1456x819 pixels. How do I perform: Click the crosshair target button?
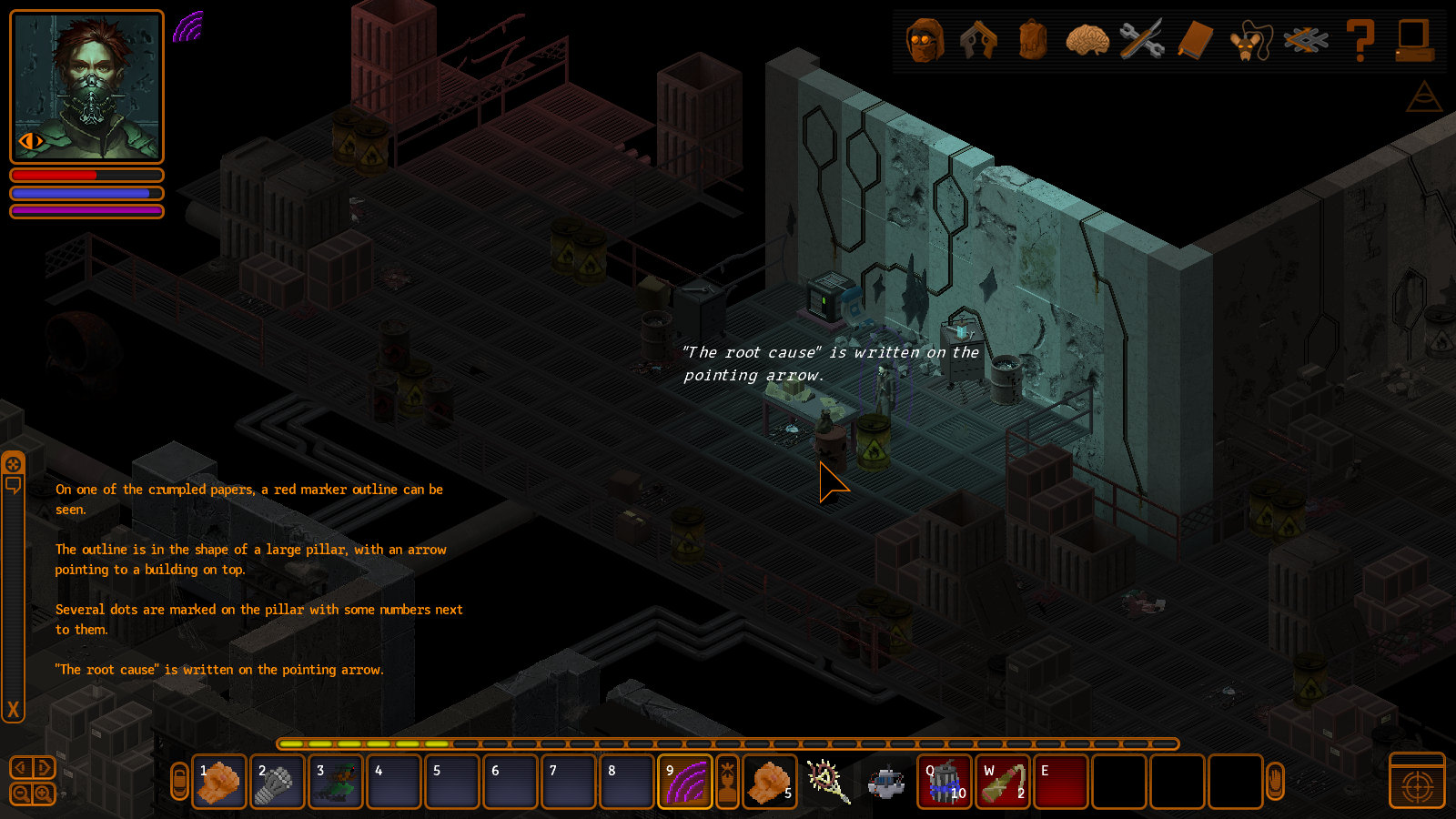click(1417, 786)
